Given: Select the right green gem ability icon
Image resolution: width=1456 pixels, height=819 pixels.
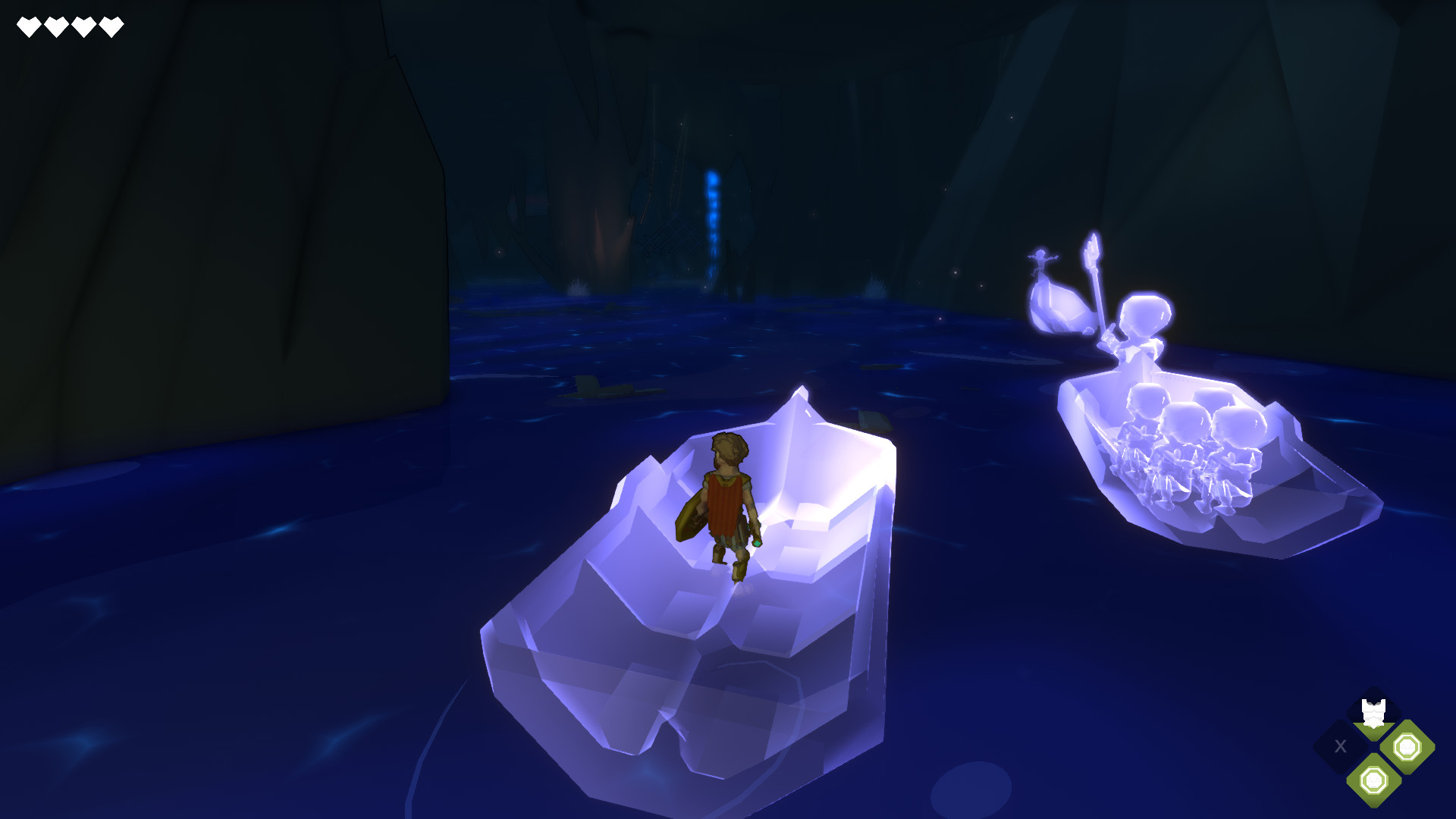Looking at the screenshot, I should 1407,747.
